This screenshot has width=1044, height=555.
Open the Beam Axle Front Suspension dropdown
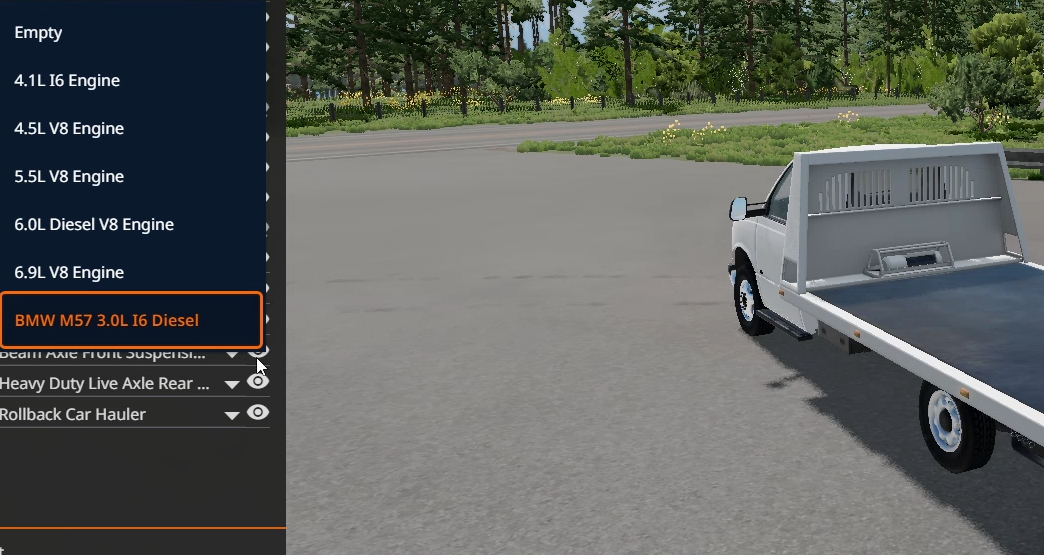point(232,354)
